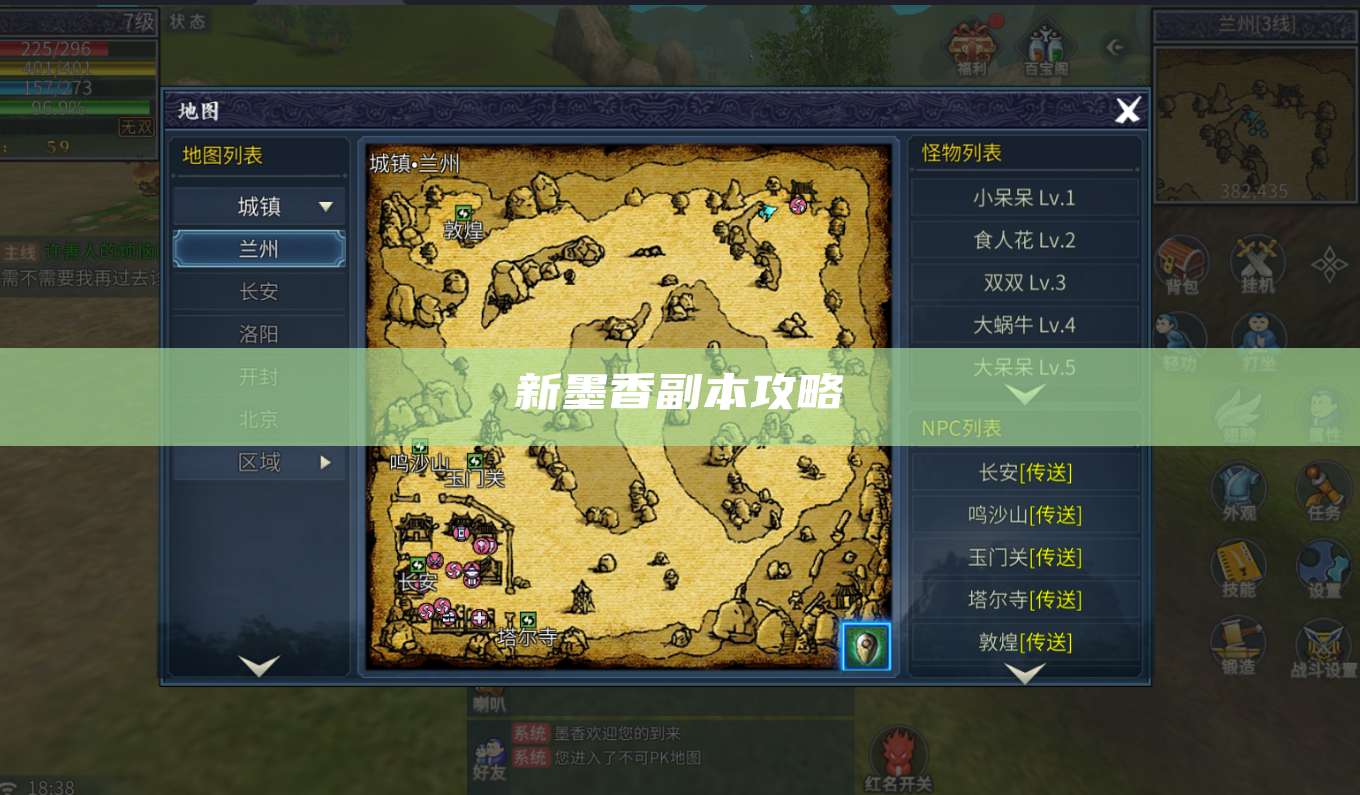This screenshot has height=795, width=1360.
Task: Expand the 区域 region list
Action: 258,462
